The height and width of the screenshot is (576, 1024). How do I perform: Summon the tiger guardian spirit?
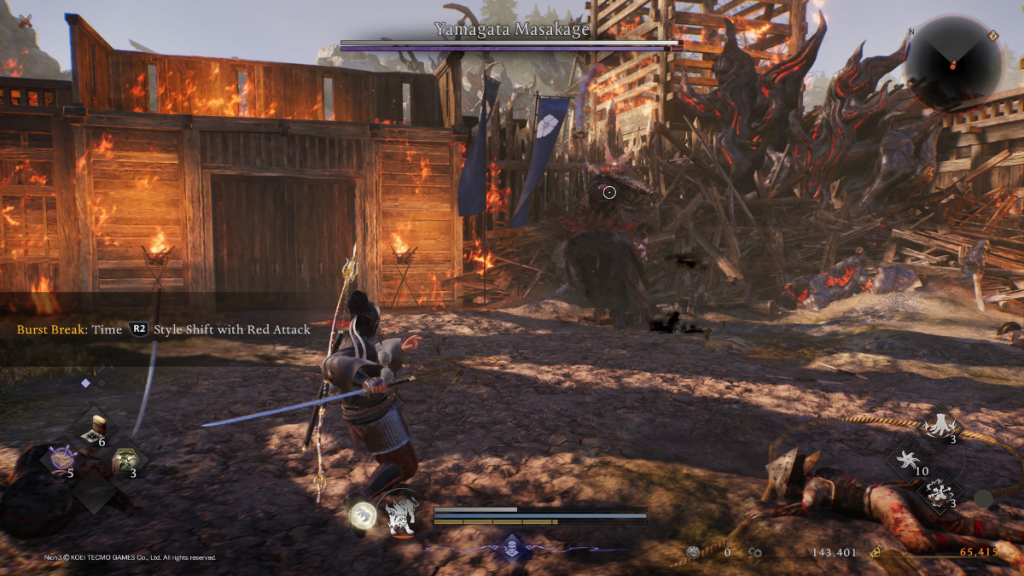pos(402,512)
